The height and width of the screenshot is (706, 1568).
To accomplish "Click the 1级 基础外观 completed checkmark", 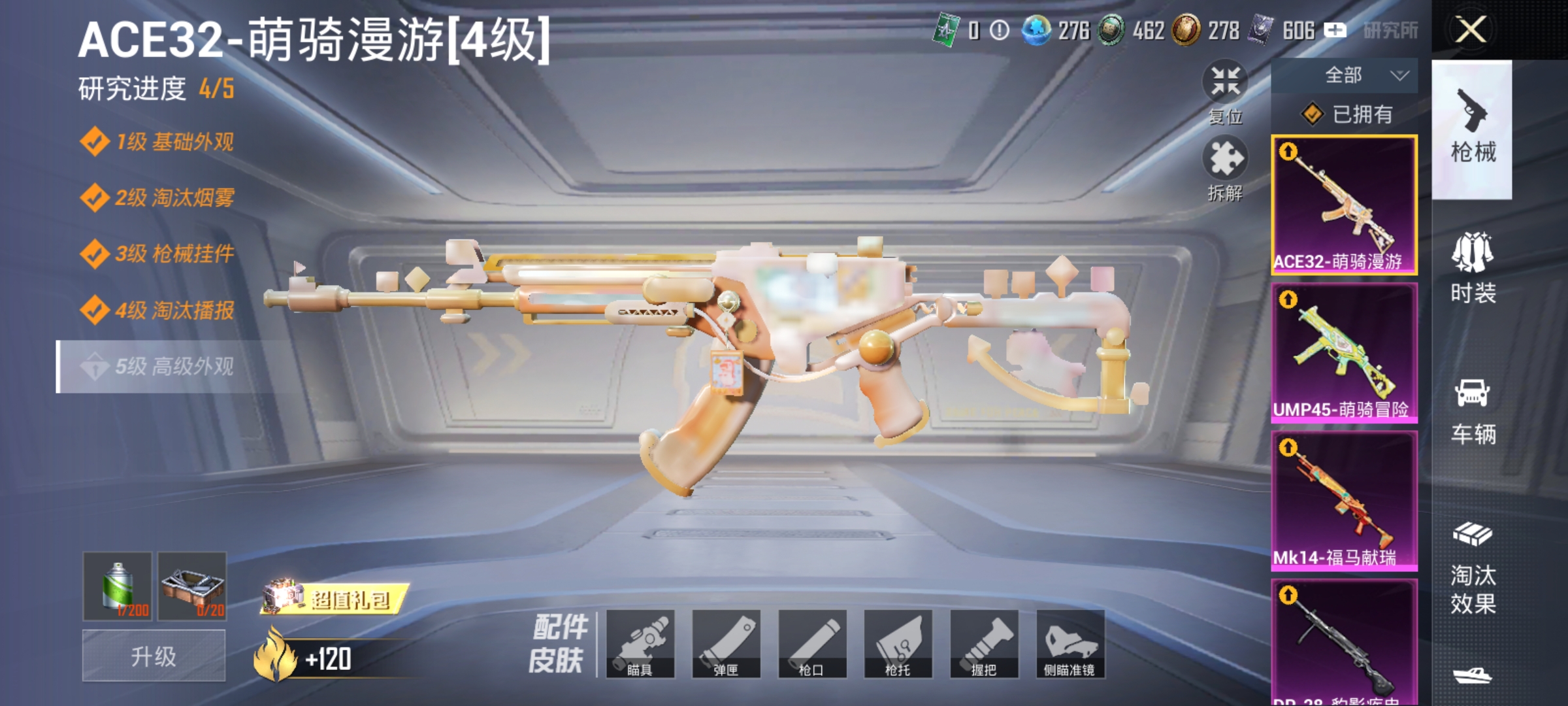I will [x=96, y=141].
